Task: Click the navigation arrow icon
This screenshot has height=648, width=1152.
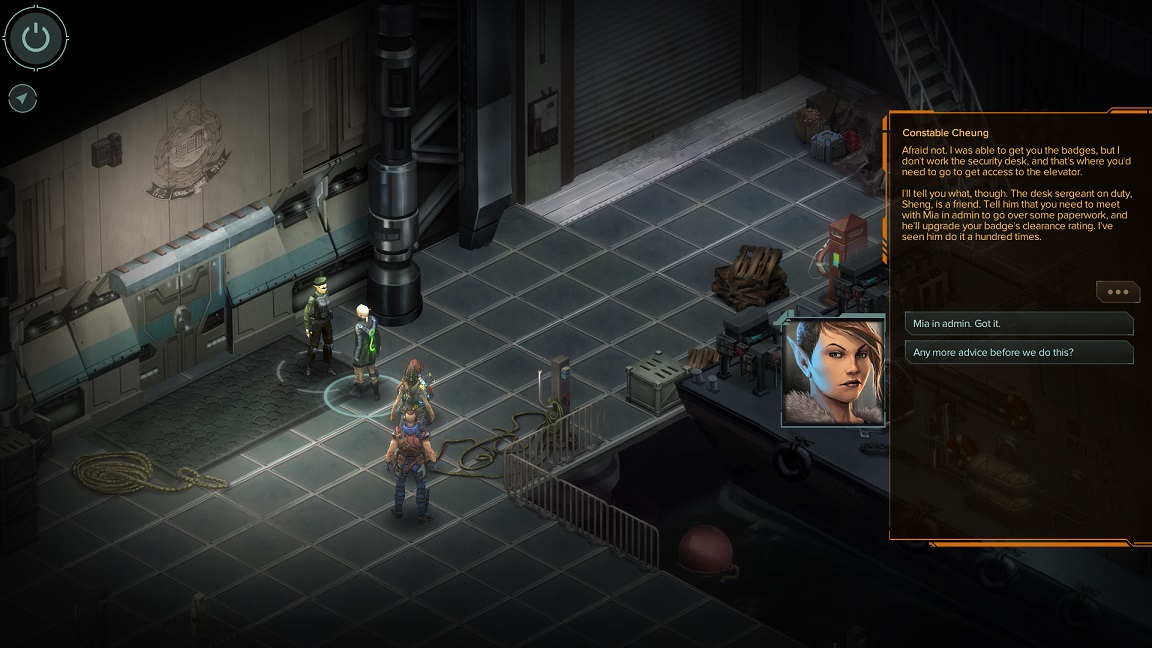Action: tap(22, 98)
